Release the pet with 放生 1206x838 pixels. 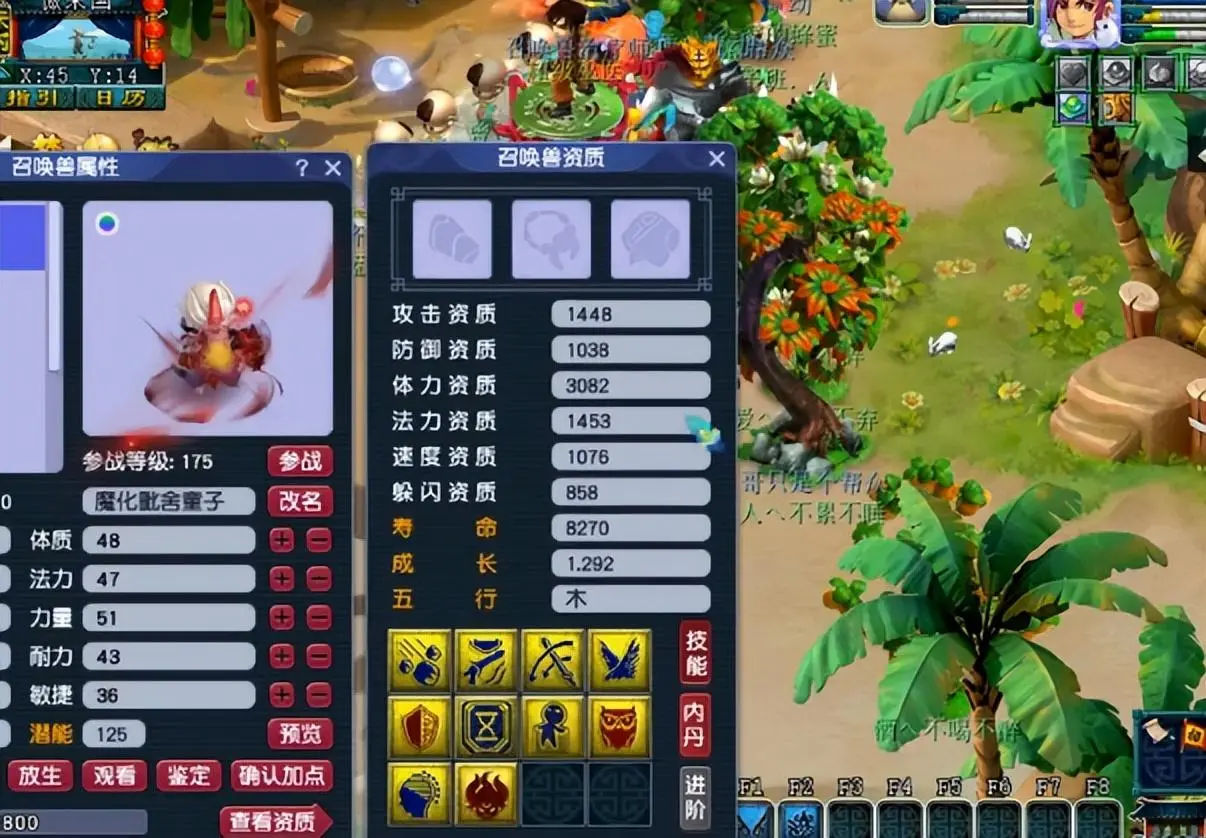(x=40, y=775)
